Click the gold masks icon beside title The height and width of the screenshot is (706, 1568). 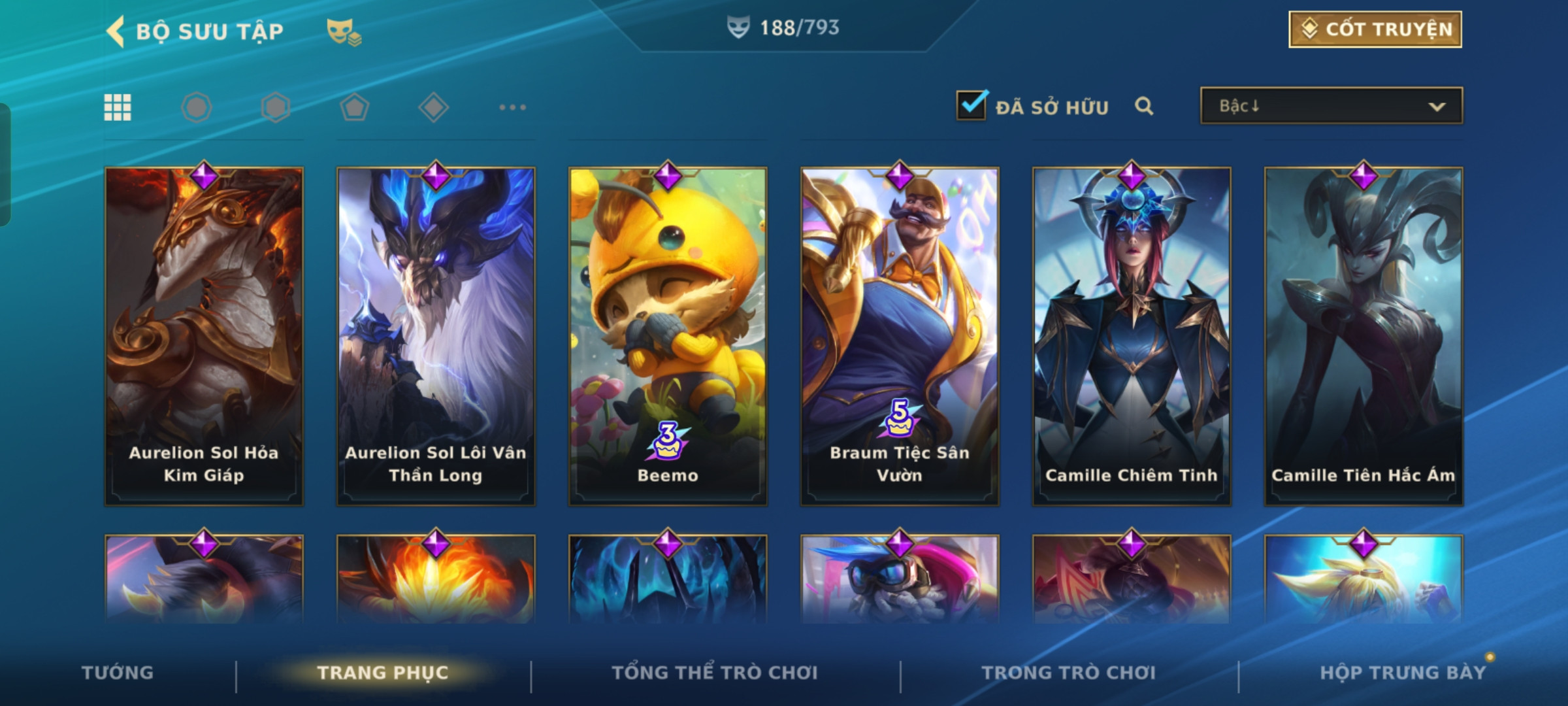[x=344, y=31]
